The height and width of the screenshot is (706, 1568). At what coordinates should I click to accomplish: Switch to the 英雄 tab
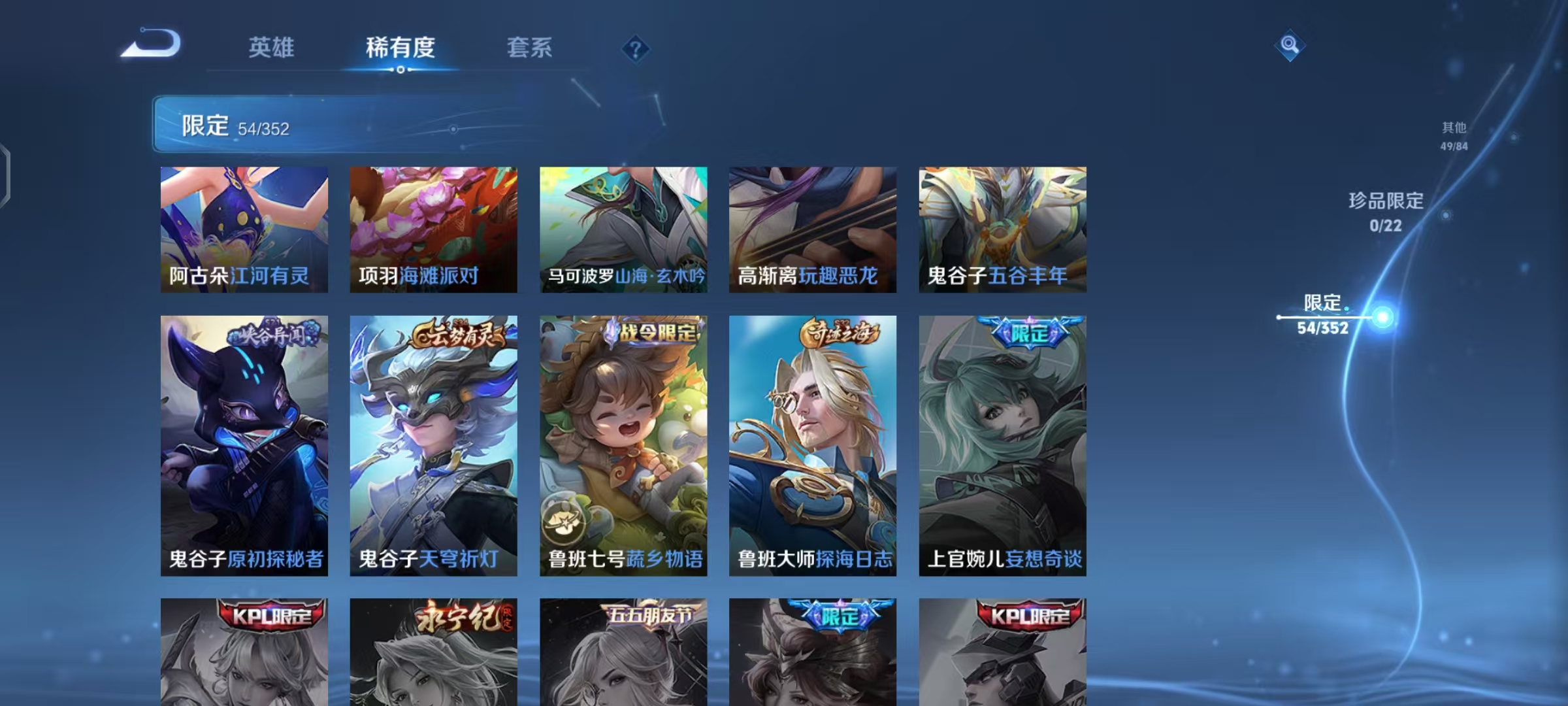pyautogui.click(x=272, y=48)
